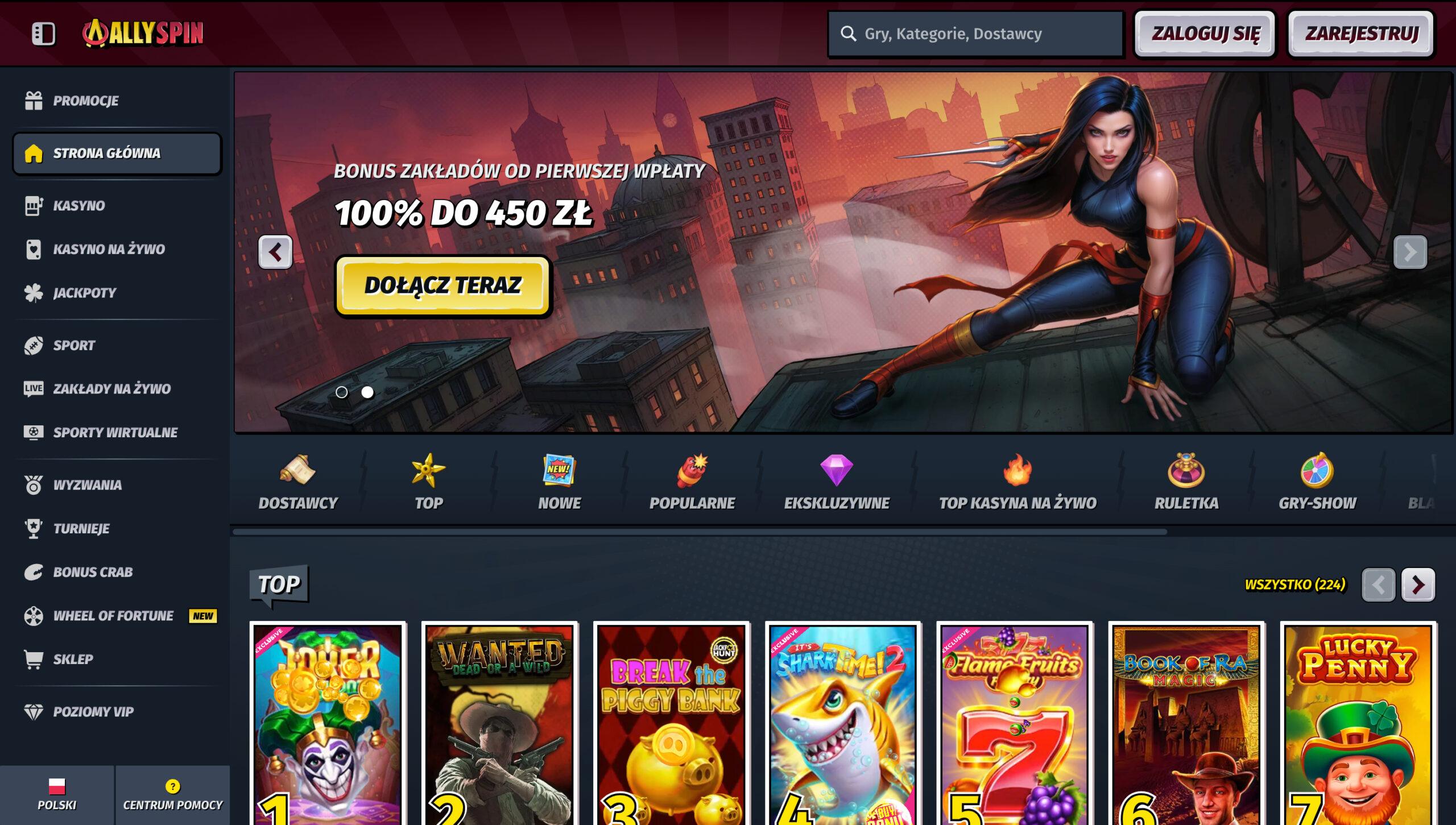This screenshot has width=1456, height=825.
Task: Click the Wheel of Fortune sidebar icon
Action: 34,616
